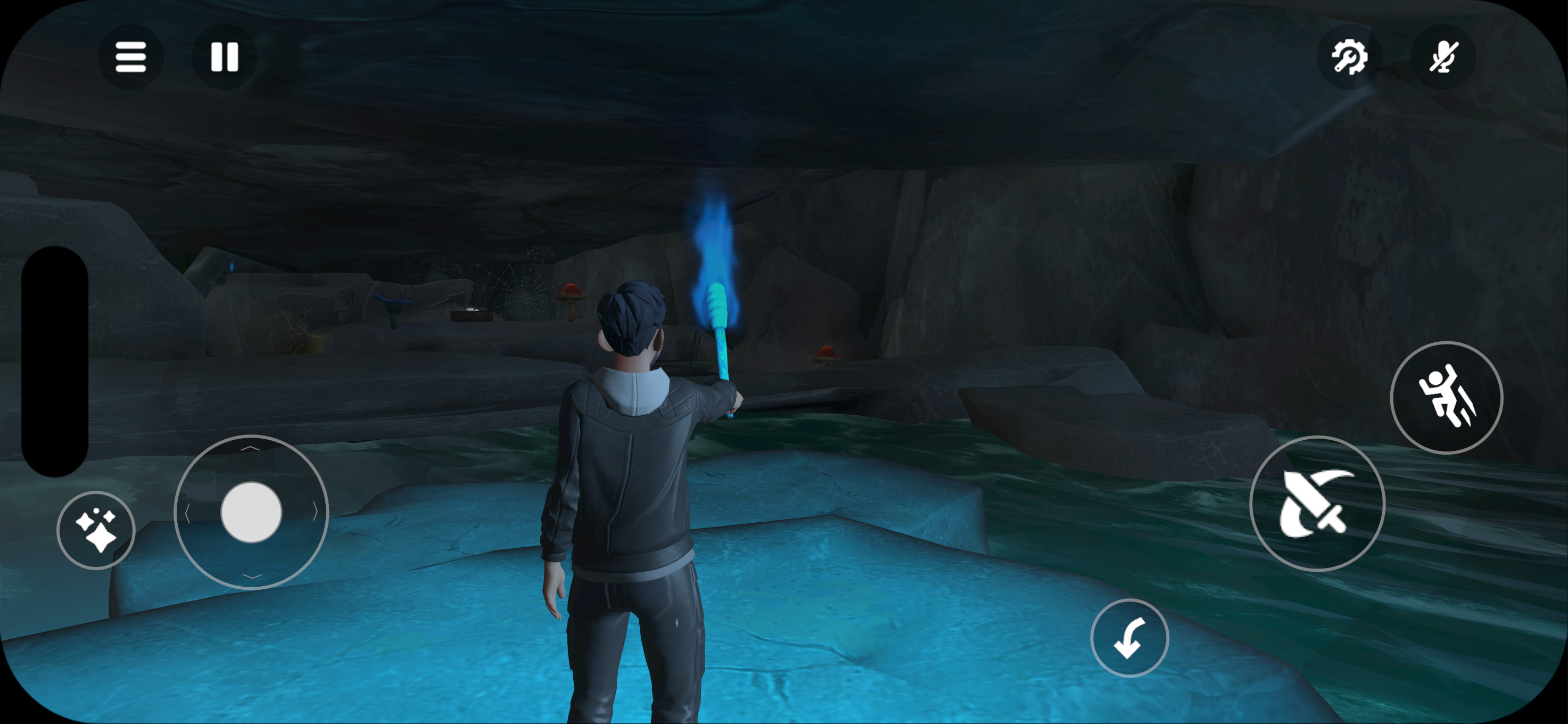1568x724 pixels.
Task: Tap the curved arrow drop button
Action: point(1129,638)
